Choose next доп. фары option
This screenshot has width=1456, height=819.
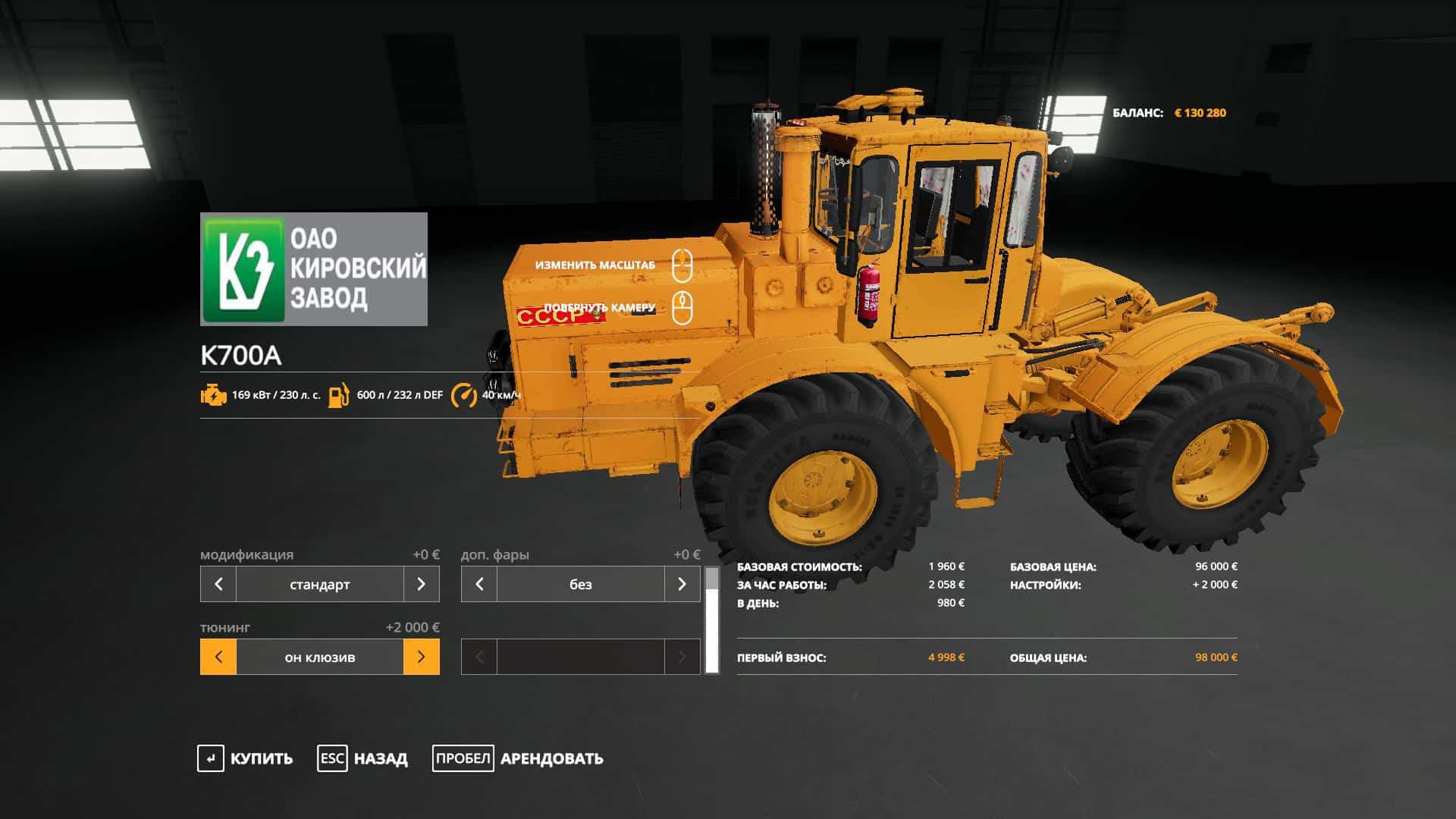coord(682,584)
